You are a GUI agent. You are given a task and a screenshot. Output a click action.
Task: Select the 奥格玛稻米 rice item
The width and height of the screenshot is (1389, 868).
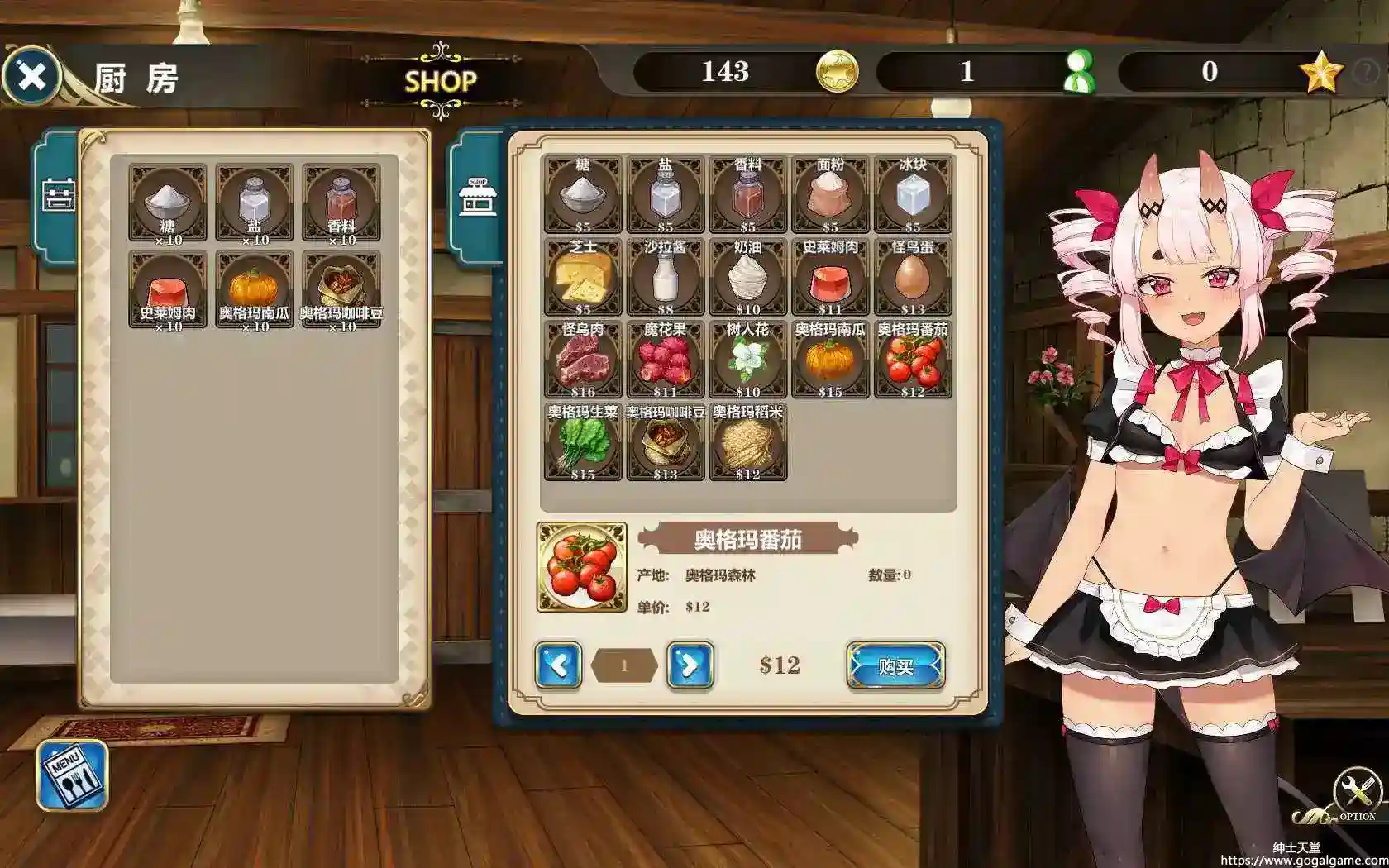click(747, 442)
